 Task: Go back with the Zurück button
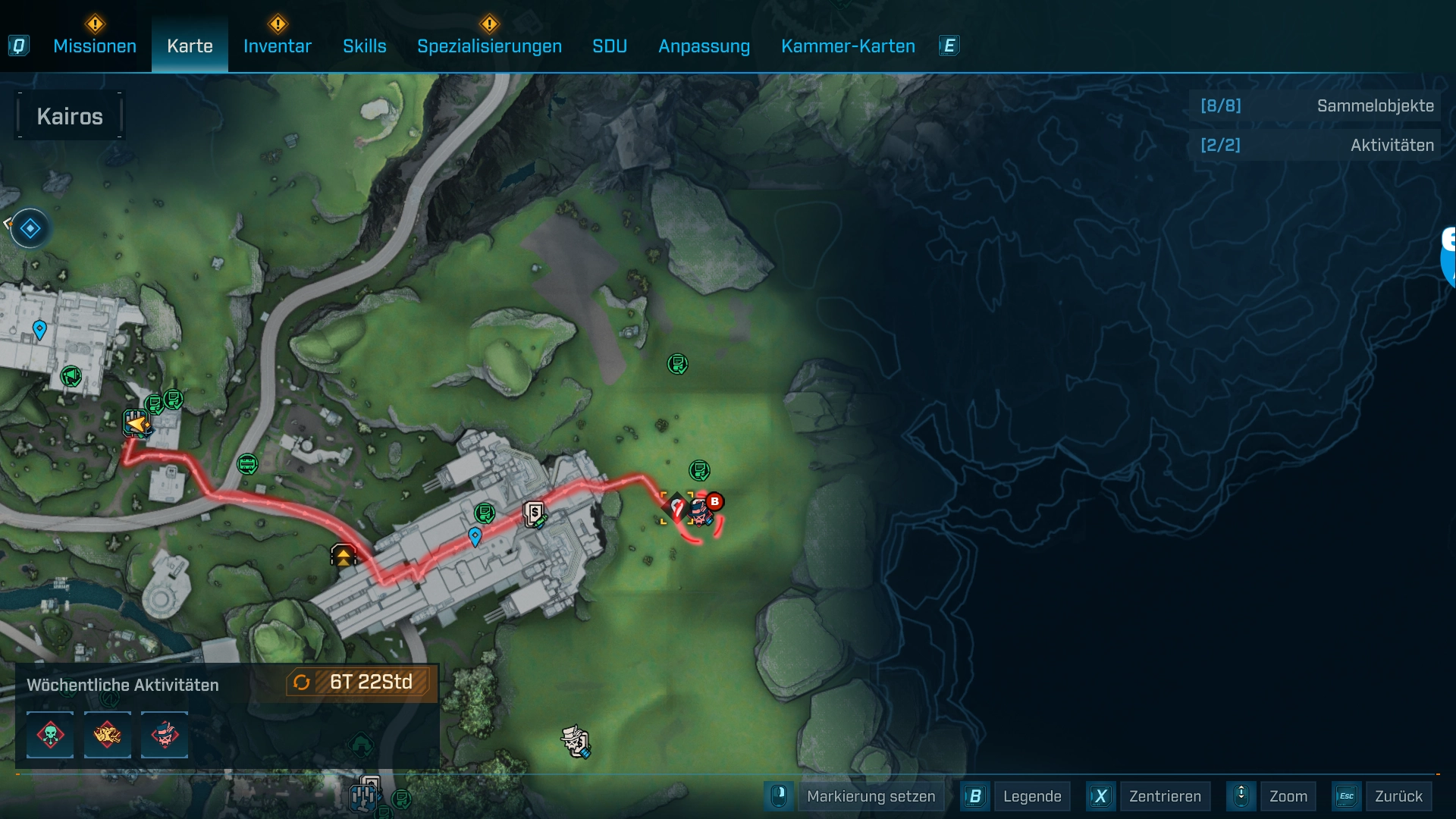tap(1398, 796)
